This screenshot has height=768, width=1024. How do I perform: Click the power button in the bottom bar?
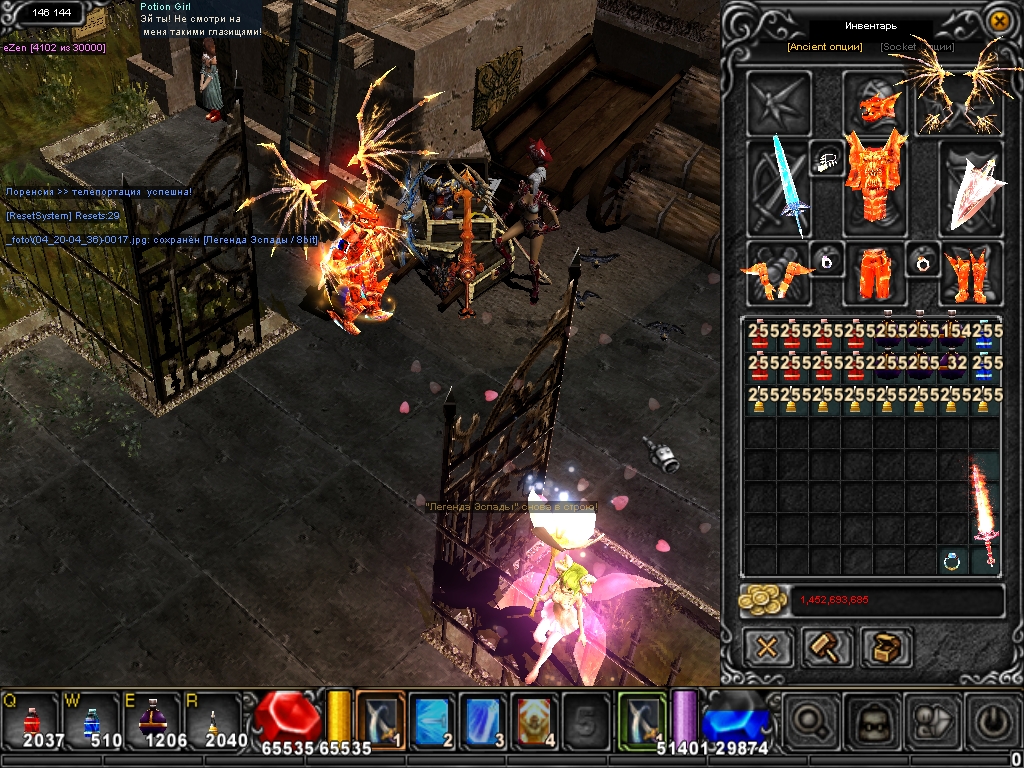tap(991, 720)
